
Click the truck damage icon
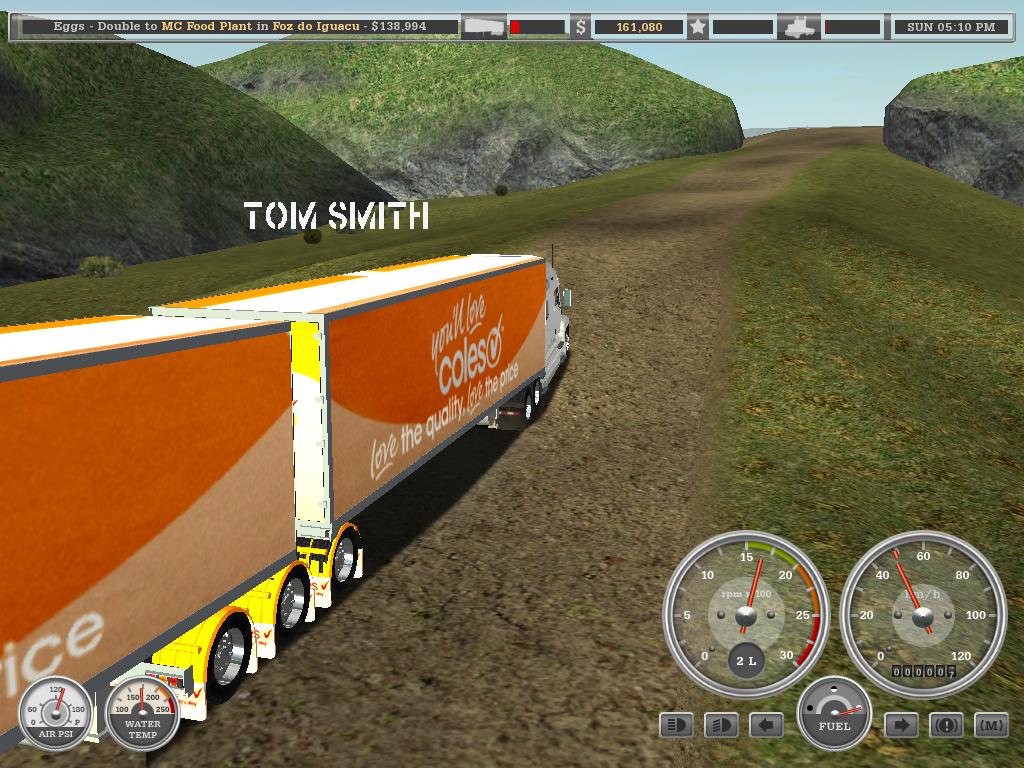tap(801, 27)
